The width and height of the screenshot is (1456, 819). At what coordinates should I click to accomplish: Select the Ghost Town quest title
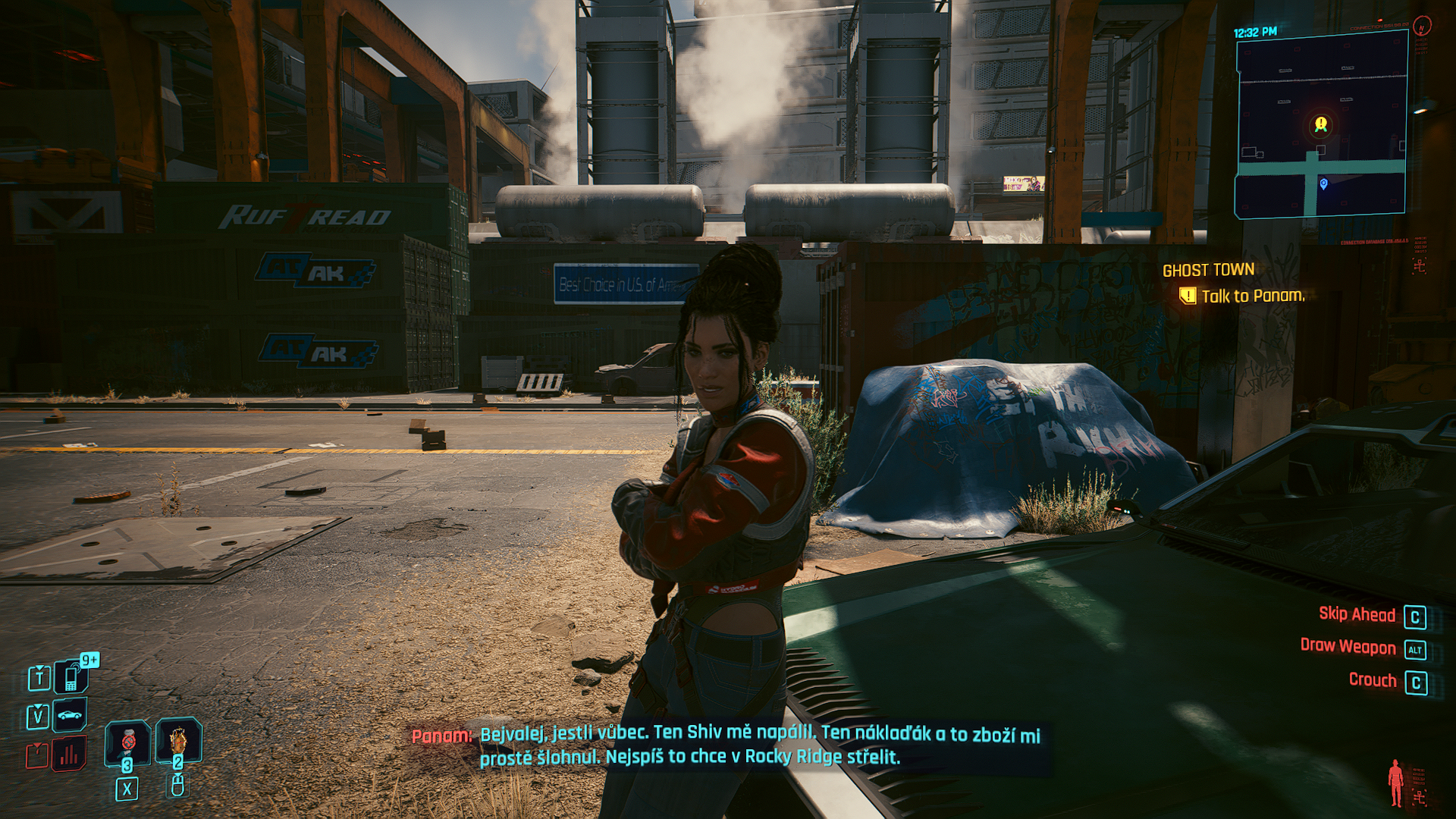coord(1208,270)
